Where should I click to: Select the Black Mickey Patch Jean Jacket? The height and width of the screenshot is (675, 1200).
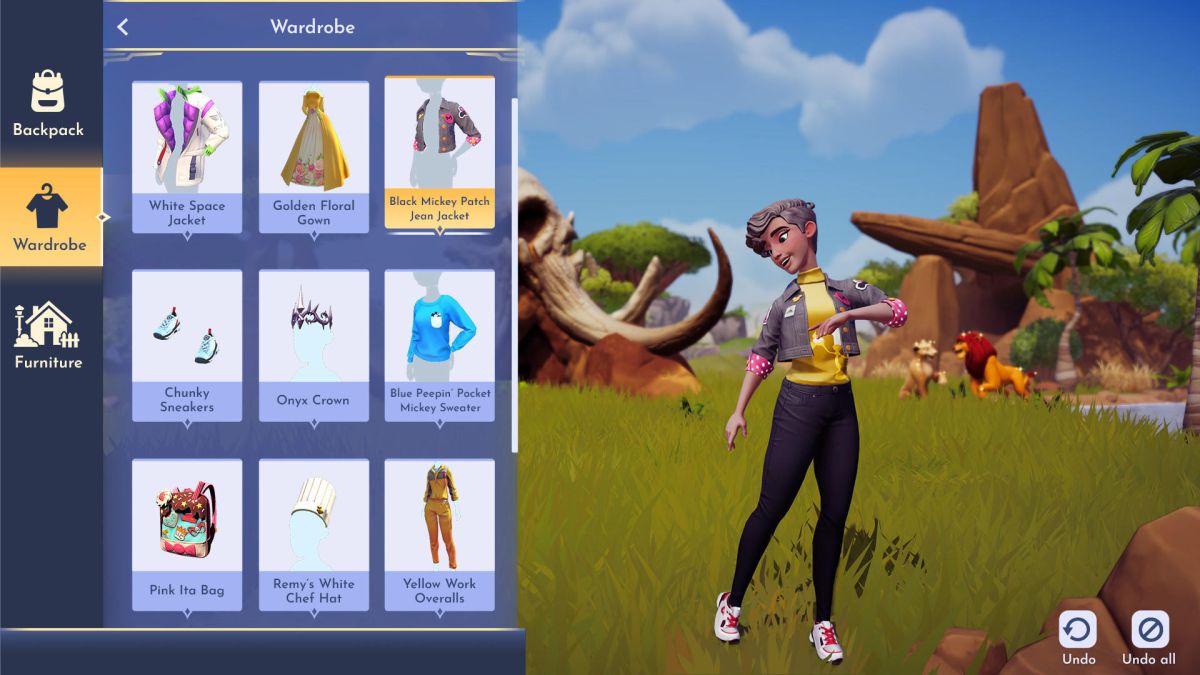pyautogui.click(x=439, y=154)
